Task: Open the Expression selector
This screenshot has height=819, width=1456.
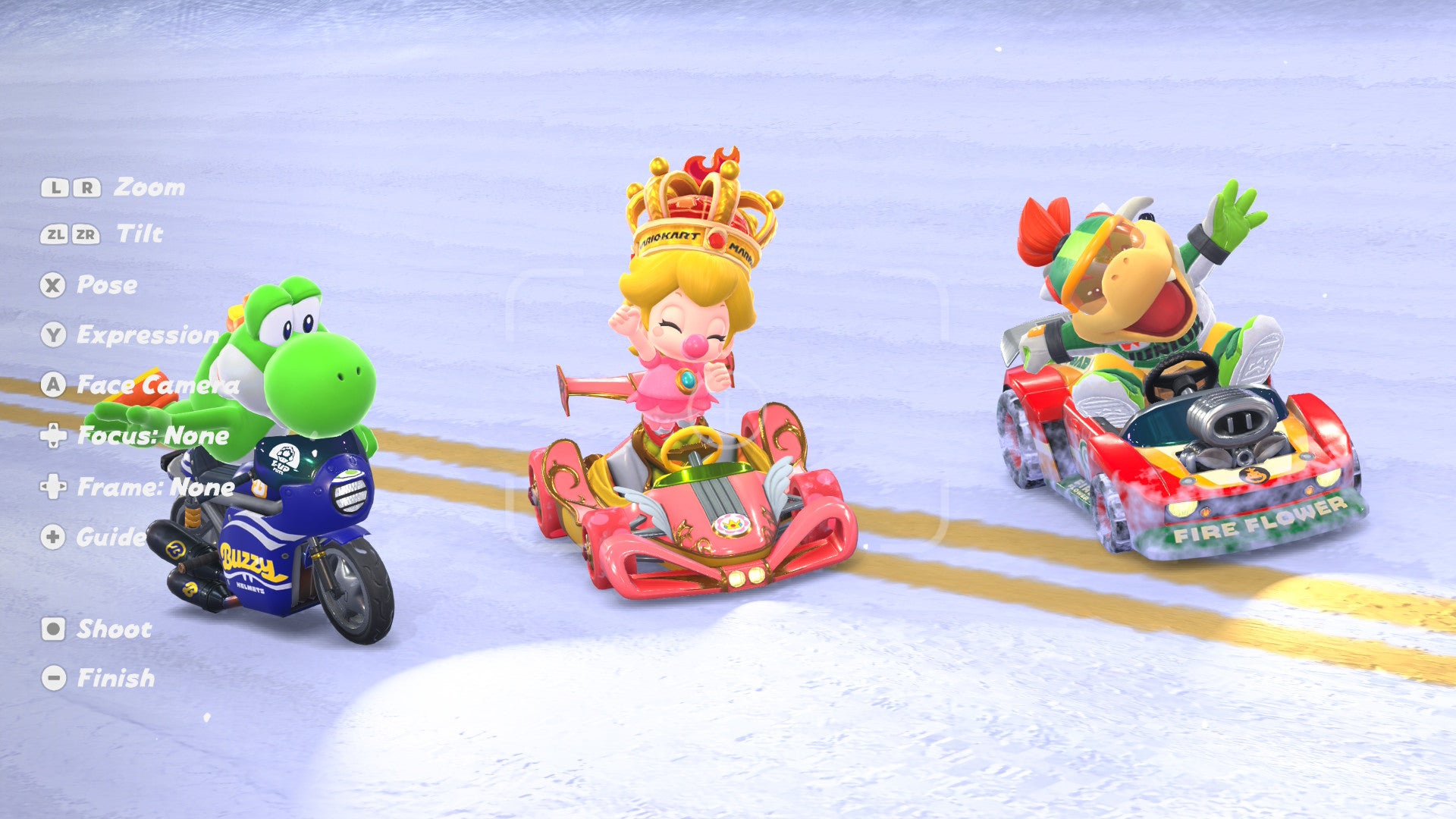Action: click(x=144, y=333)
